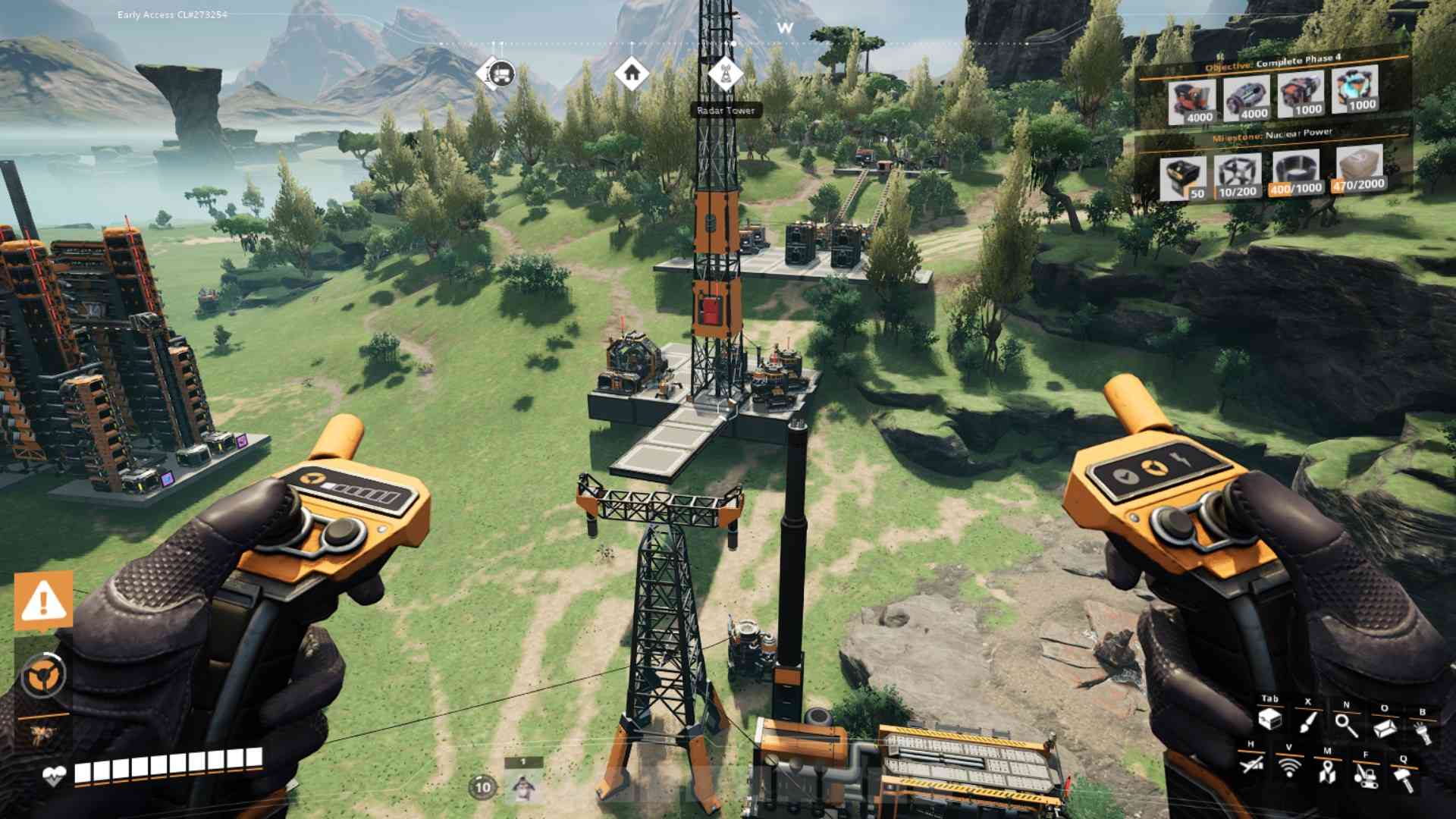Click the Radar Tower marker on the compass
This screenshot has width=1456, height=819.
click(726, 74)
